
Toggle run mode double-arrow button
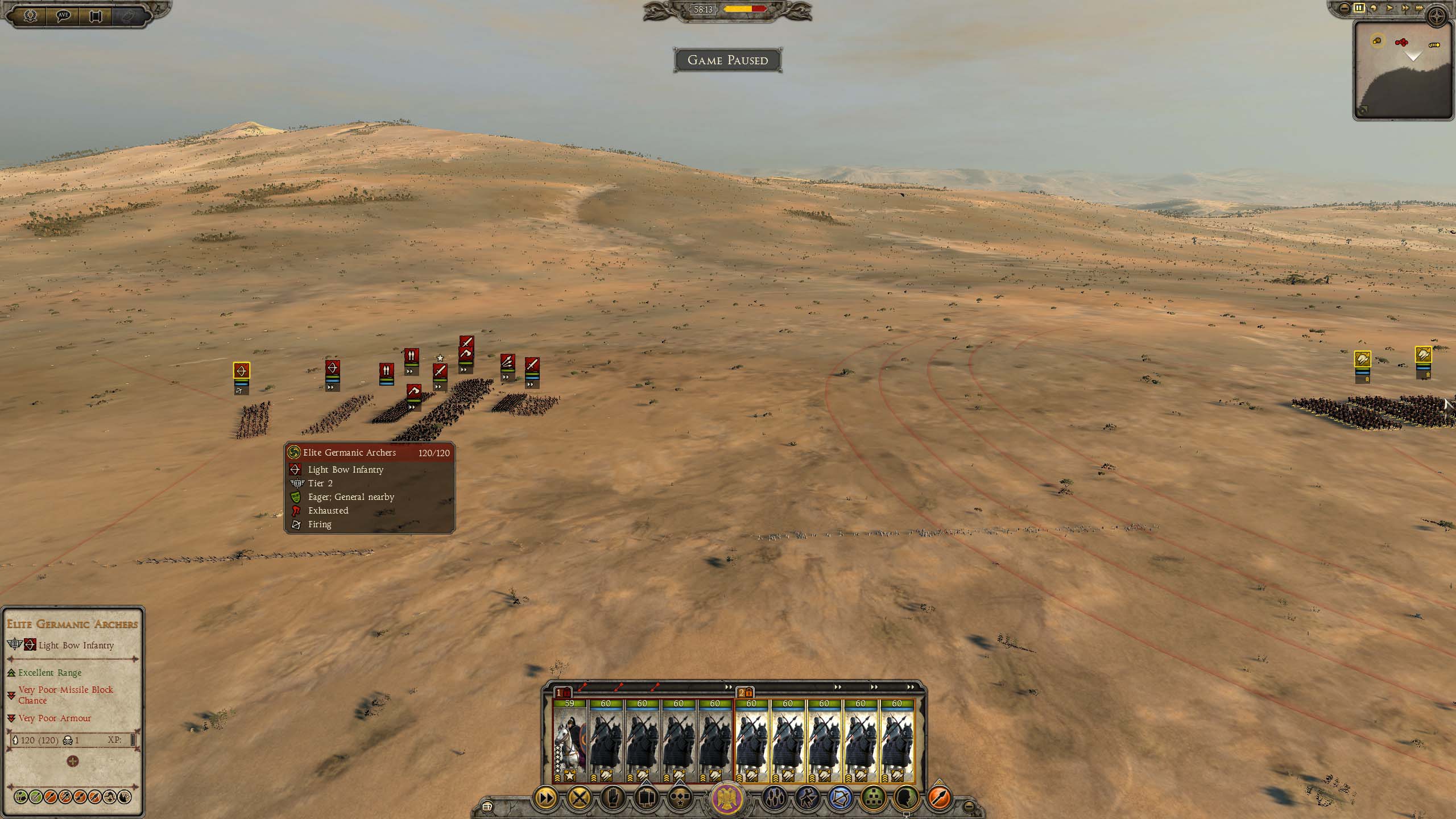545,798
